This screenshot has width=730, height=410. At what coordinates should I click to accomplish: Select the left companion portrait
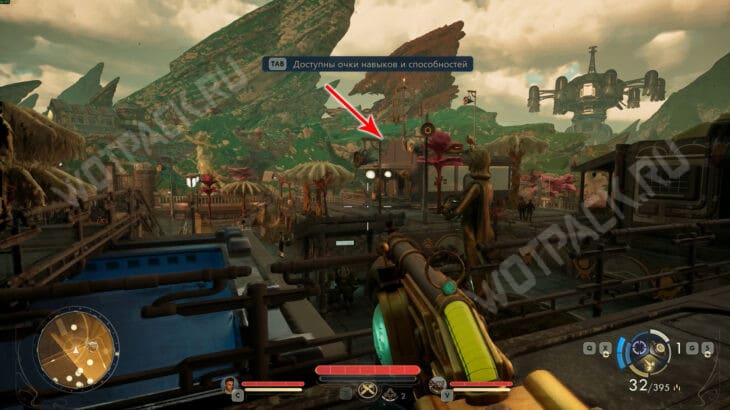click(x=230, y=384)
